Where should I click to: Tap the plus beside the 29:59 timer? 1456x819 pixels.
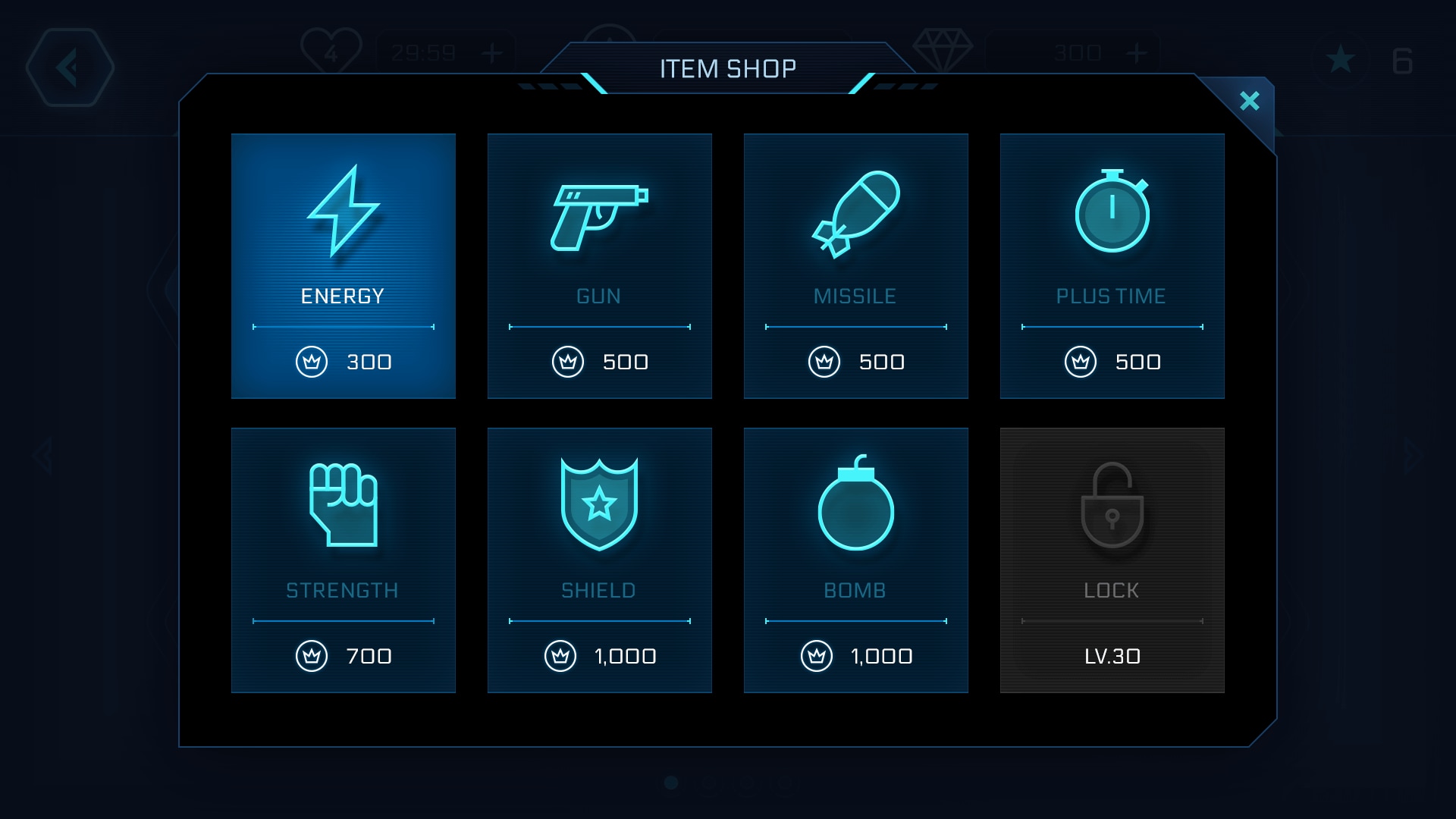[x=494, y=52]
